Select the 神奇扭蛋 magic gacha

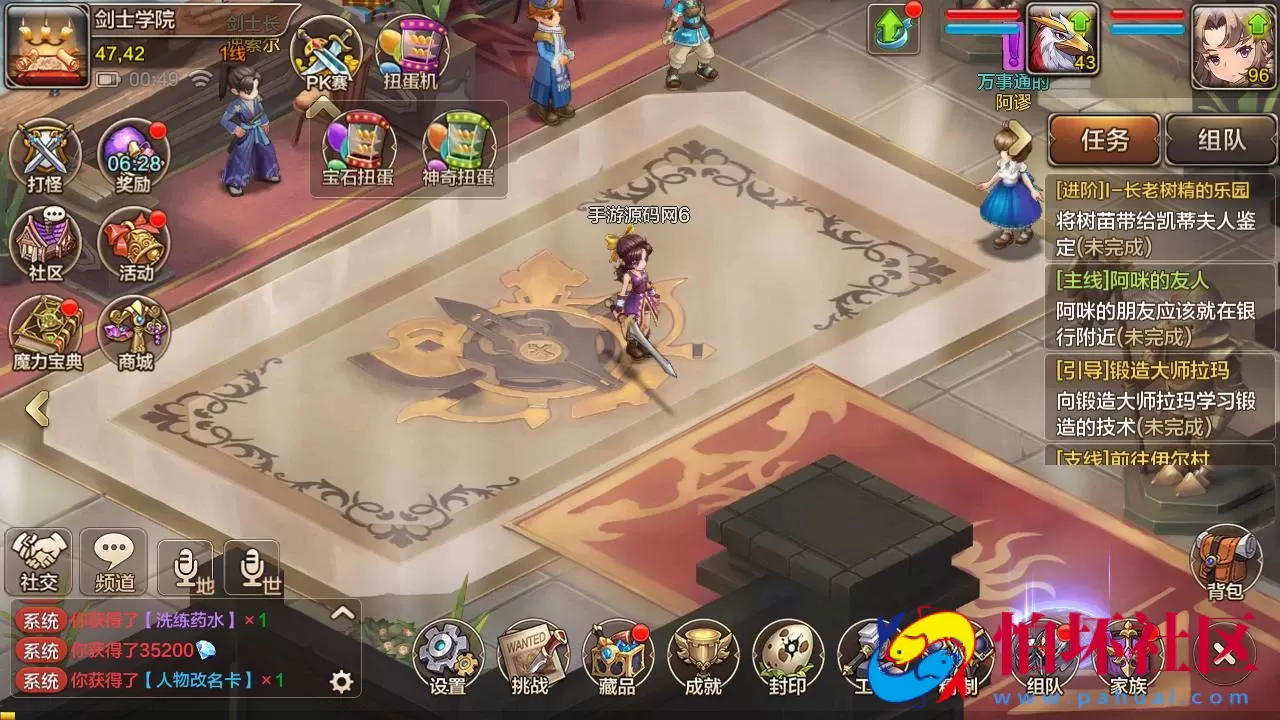point(458,150)
